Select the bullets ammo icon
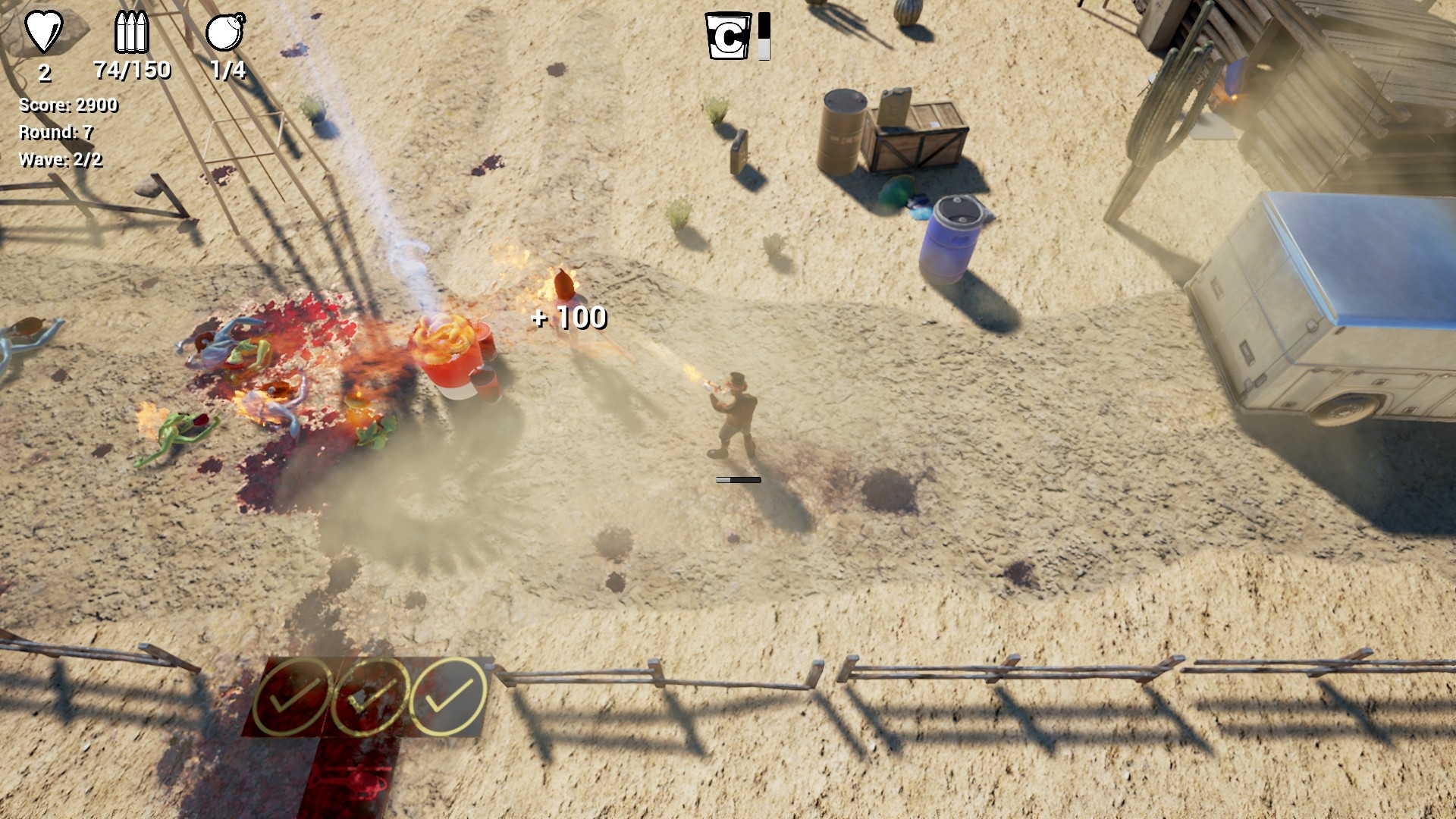Viewport: 1456px width, 819px height. (131, 32)
